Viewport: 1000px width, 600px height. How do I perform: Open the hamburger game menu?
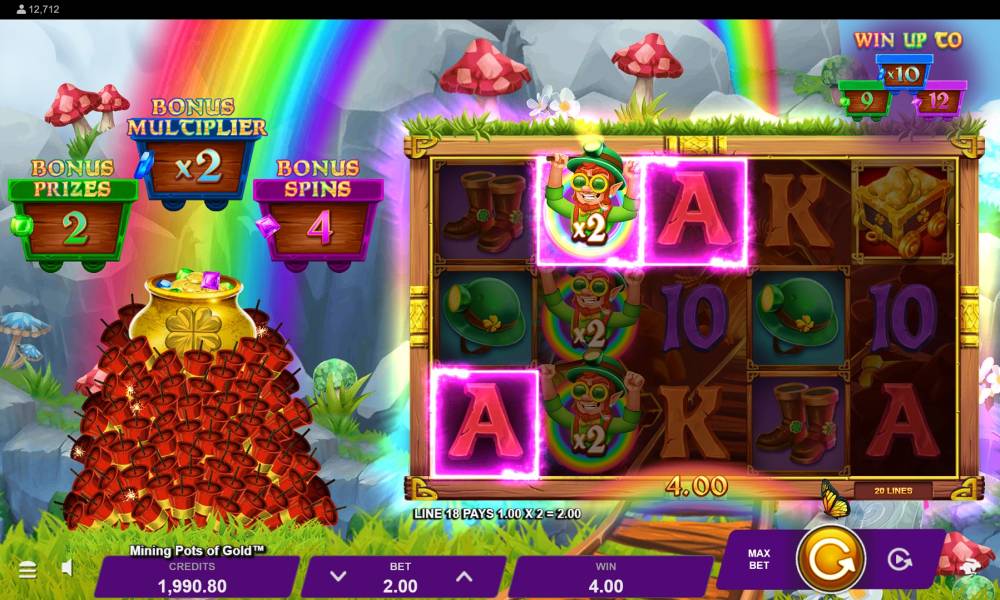point(28,570)
